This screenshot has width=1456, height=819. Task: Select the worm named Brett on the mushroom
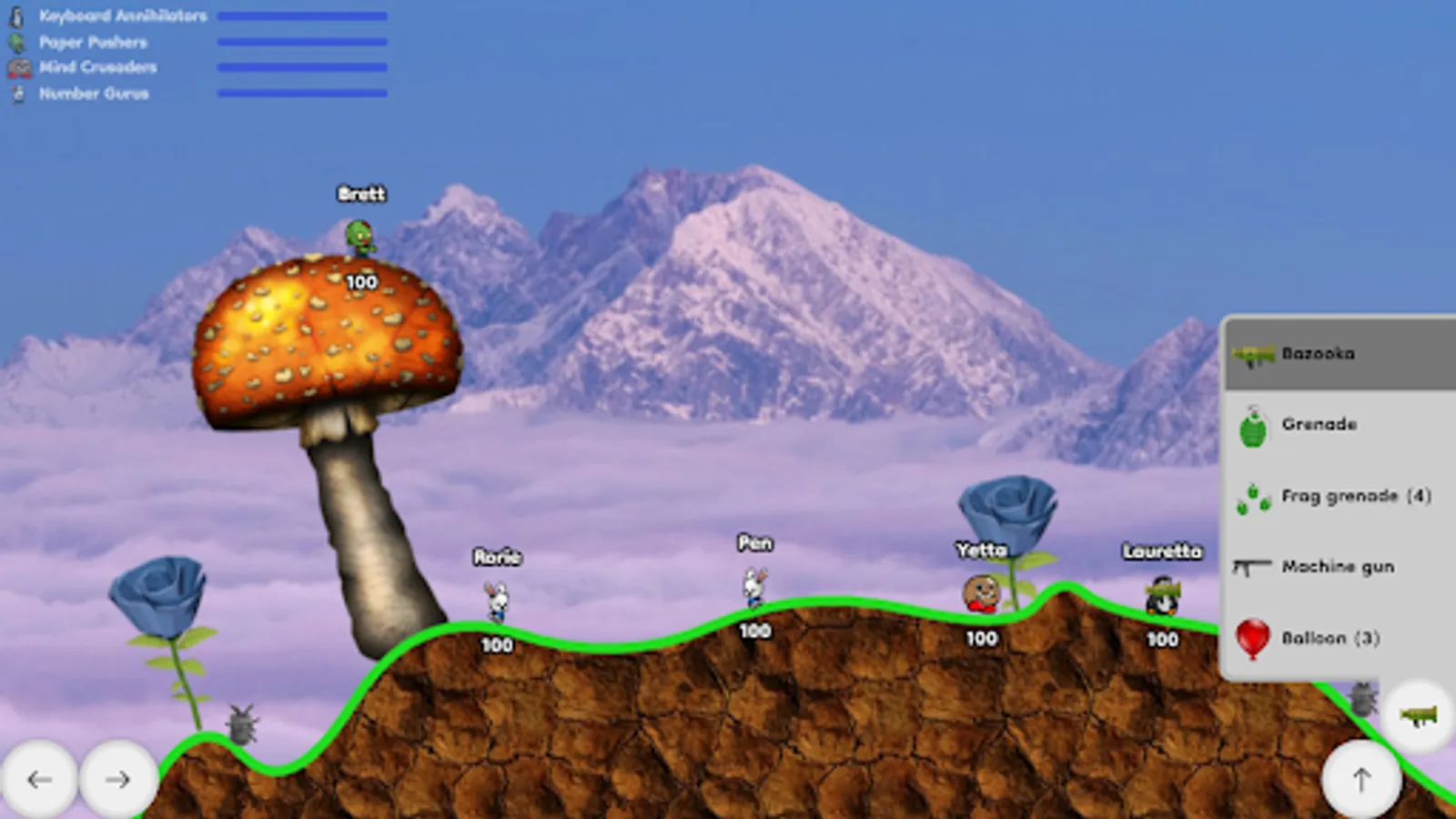tap(359, 238)
